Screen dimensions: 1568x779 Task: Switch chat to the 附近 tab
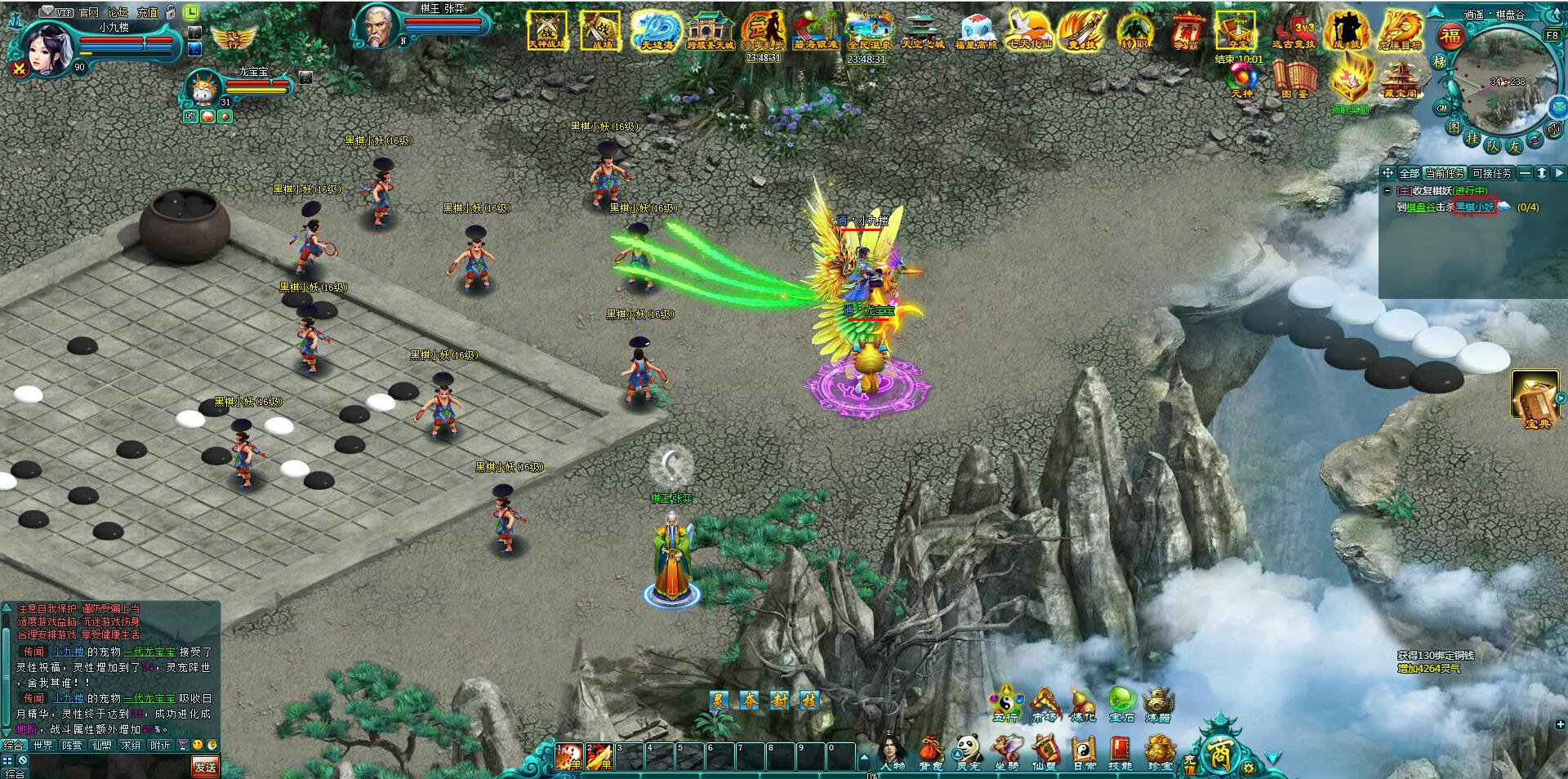160,745
